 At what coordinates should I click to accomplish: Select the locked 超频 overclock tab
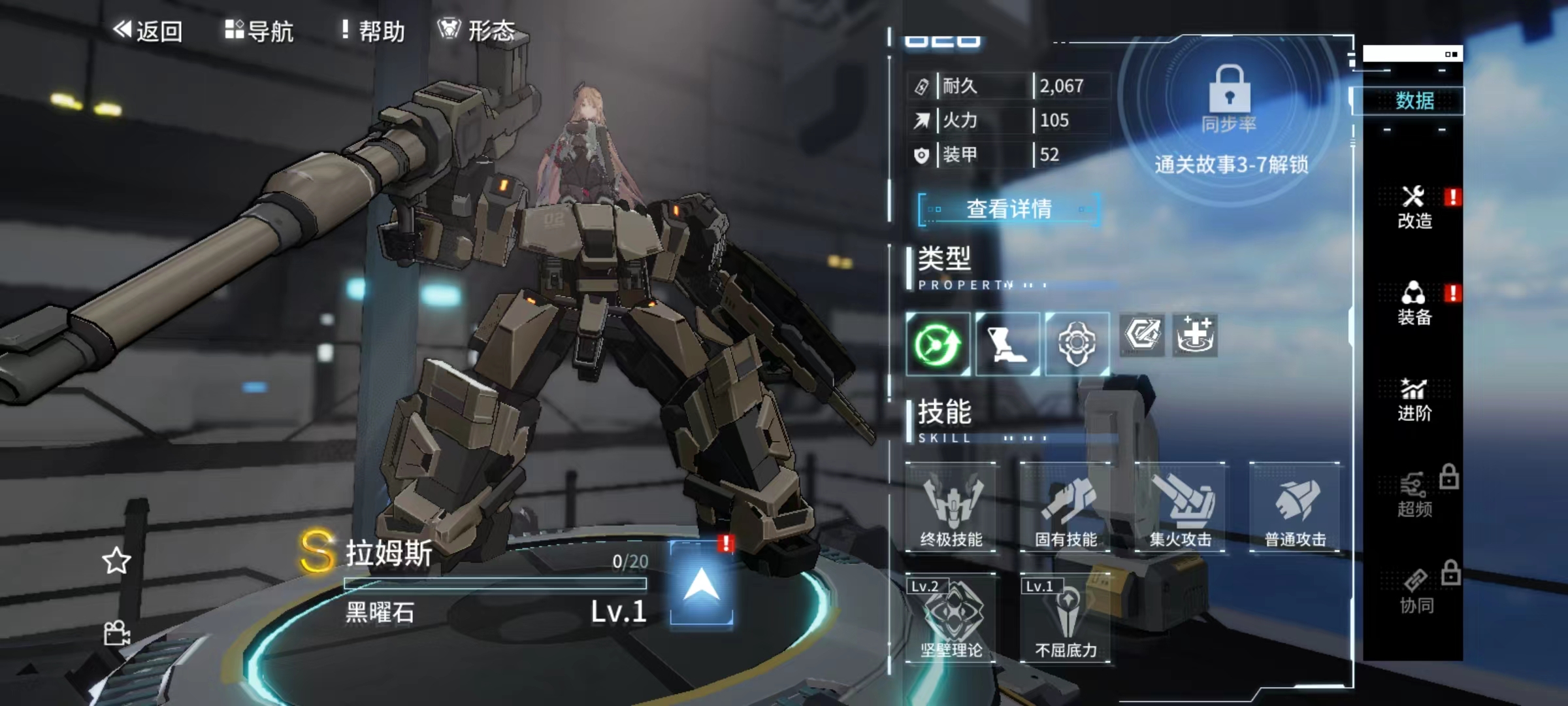1414,496
